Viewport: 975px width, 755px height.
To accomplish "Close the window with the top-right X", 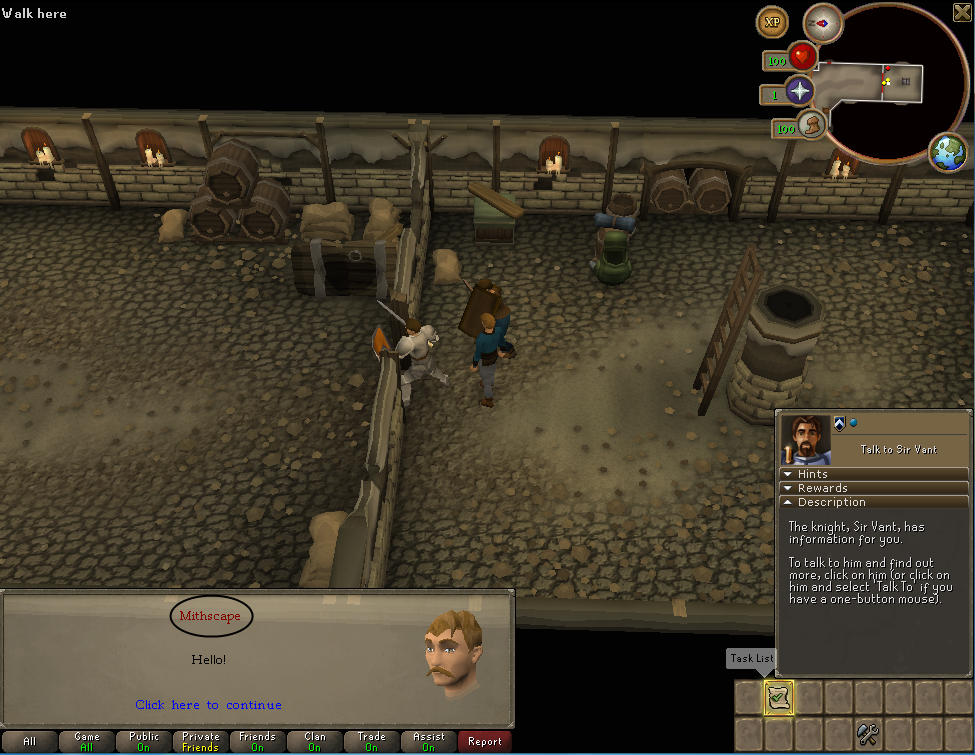I will (962, 12).
